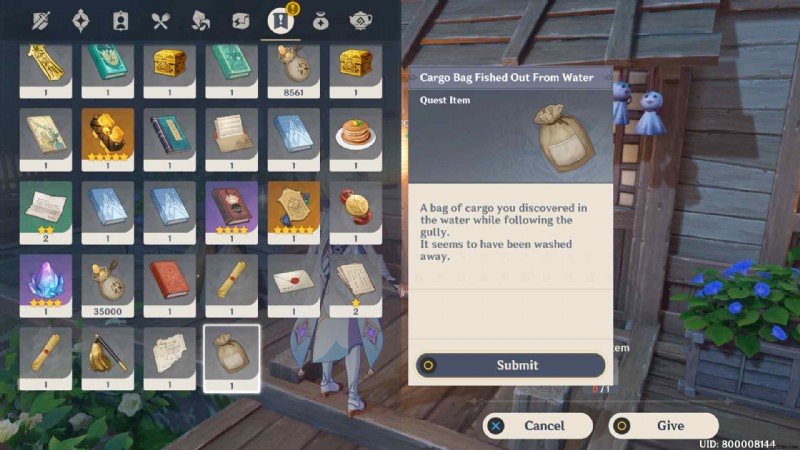
Task: Click the Submit button
Action: tap(511, 365)
